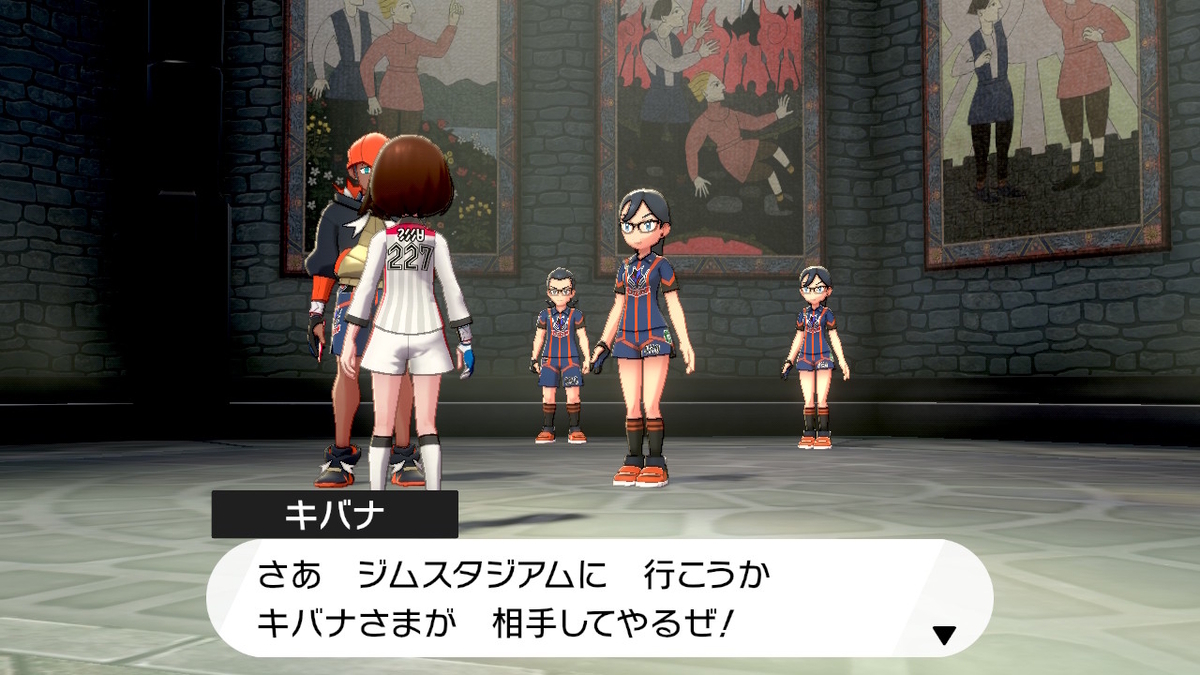1200x675 pixels.
Task: Advance dialogue with the down arrow indicator
Action: [x=943, y=634]
